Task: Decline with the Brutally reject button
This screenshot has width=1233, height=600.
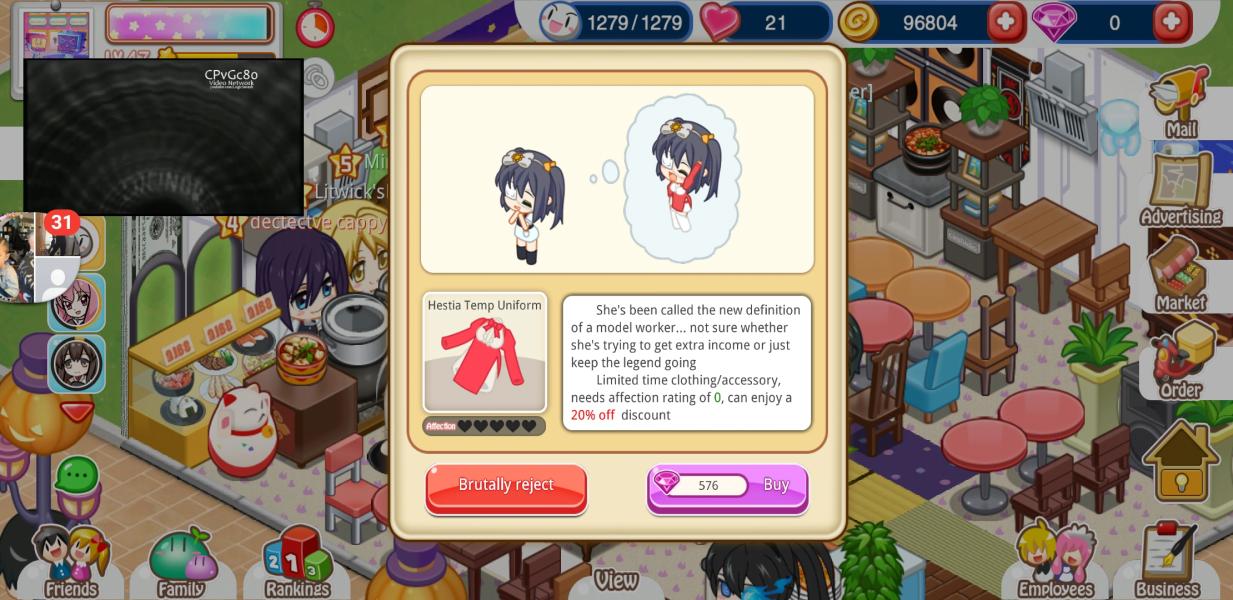Action: point(506,487)
